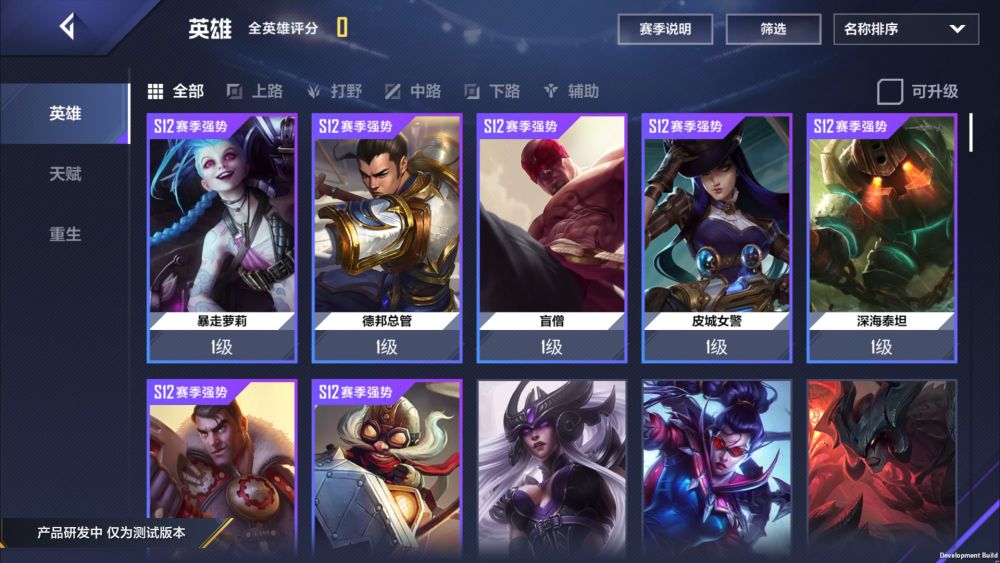Filter heroes by 上路 role

tap(255, 92)
